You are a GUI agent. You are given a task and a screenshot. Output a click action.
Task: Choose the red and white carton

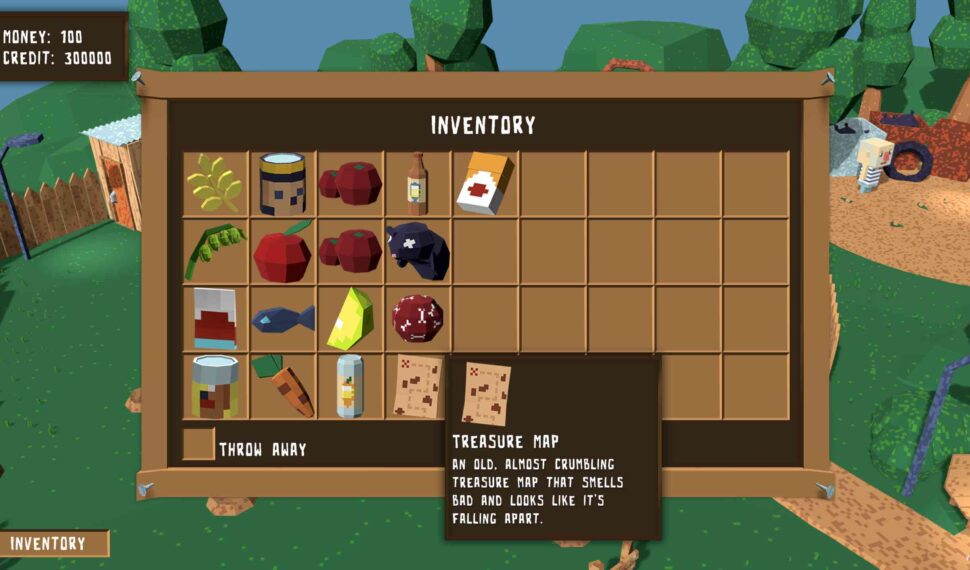tap(215, 319)
